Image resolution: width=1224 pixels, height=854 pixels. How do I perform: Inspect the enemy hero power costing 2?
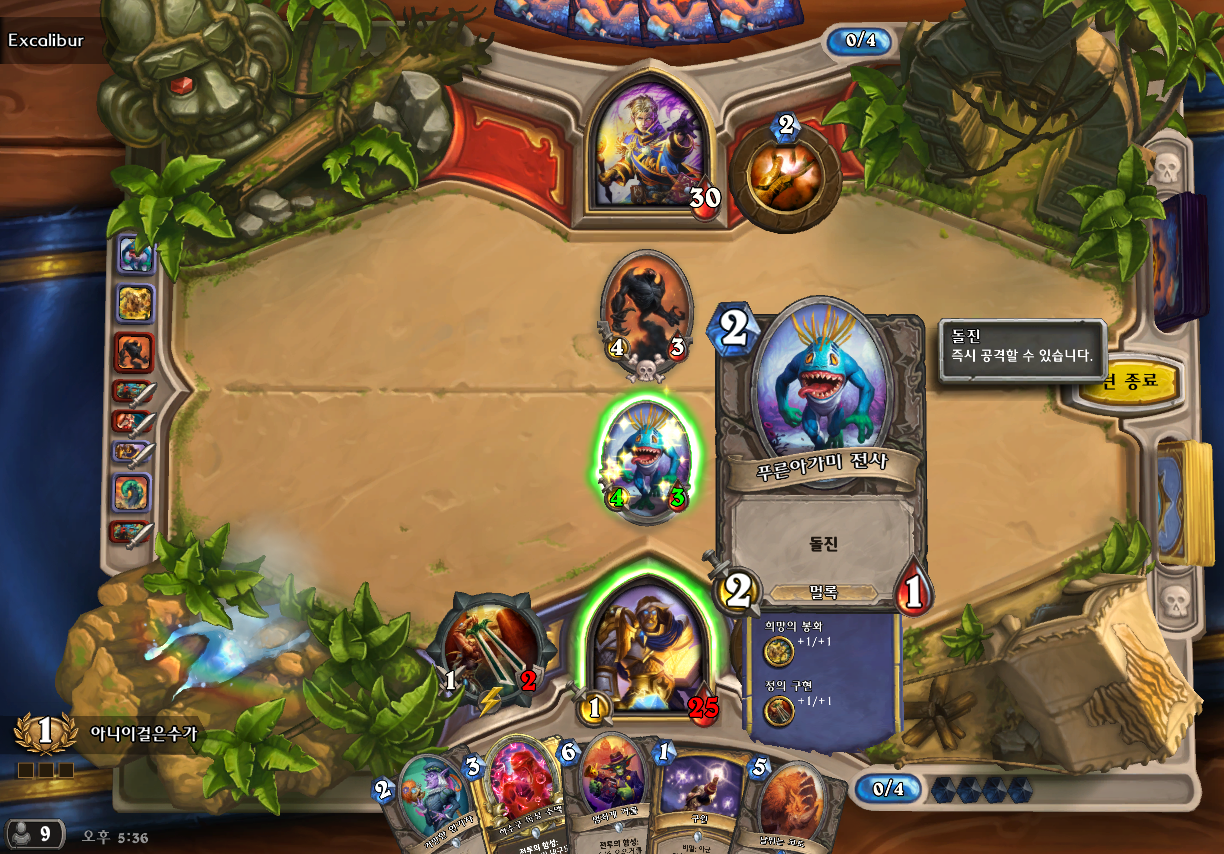click(784, 174)
